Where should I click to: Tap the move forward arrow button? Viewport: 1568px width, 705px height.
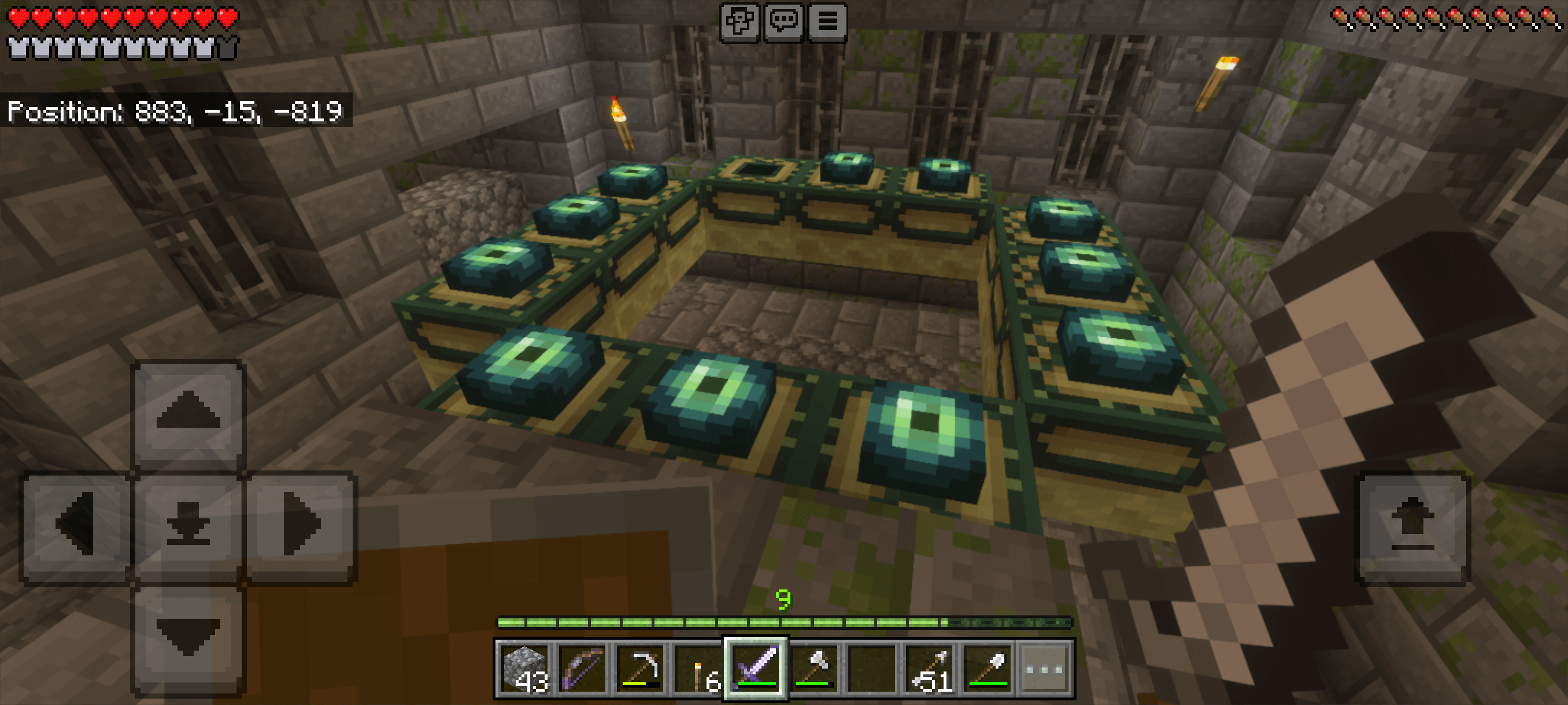click(x=188, y=414)
